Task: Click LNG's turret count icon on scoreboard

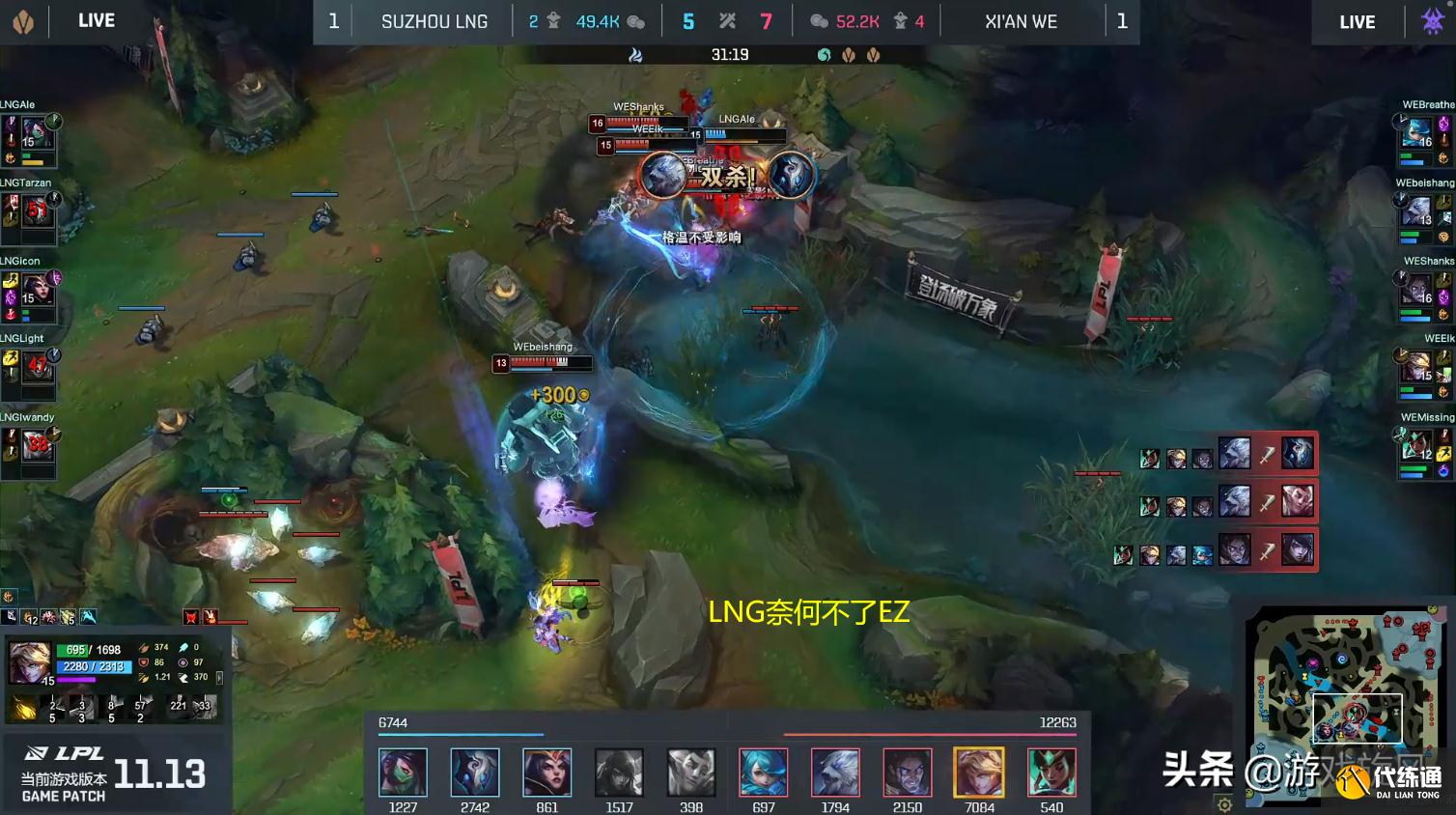Action: coord(553,21)
